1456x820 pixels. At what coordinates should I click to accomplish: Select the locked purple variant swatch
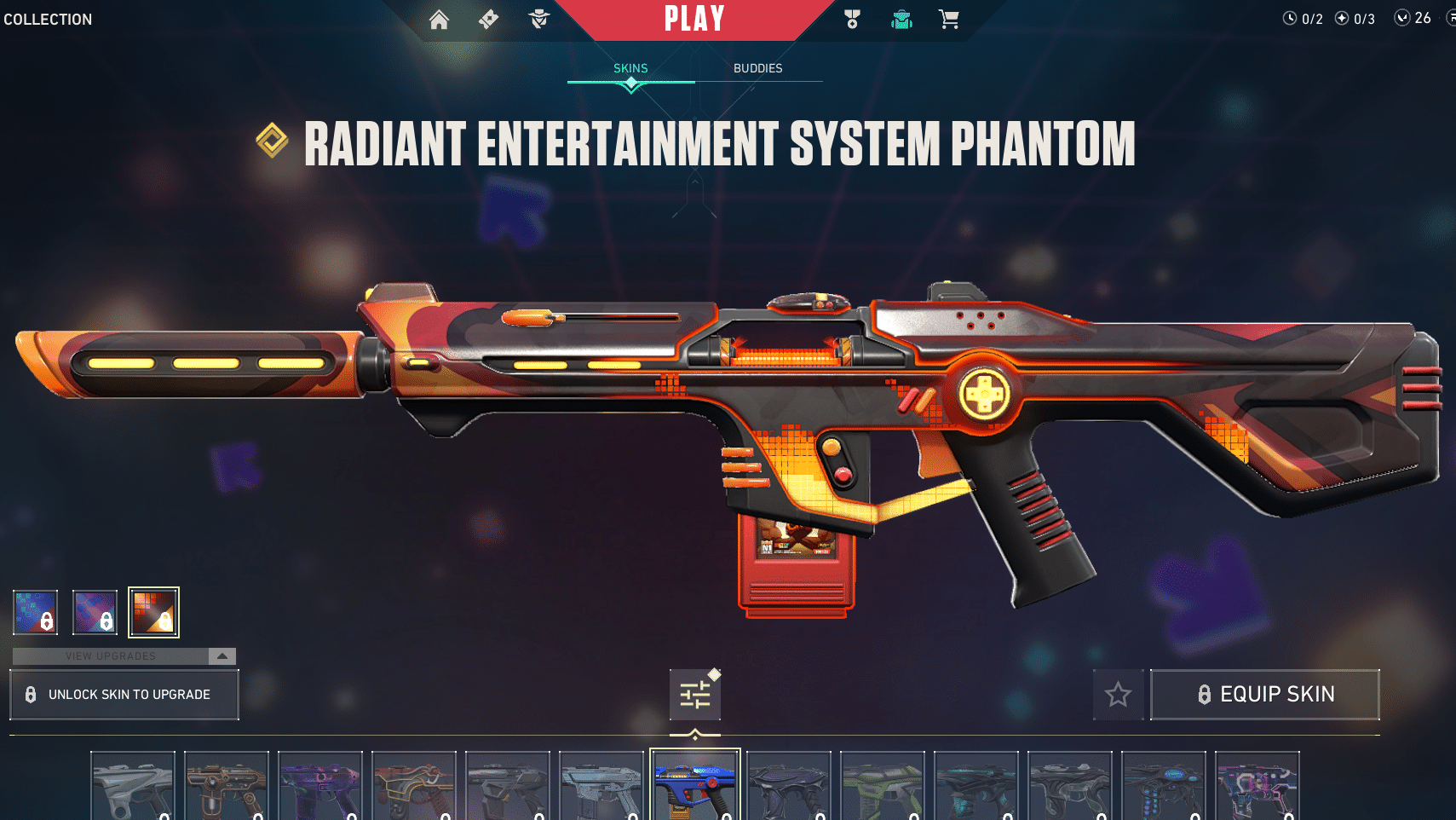pyautogui.click(x=95, y=611)
